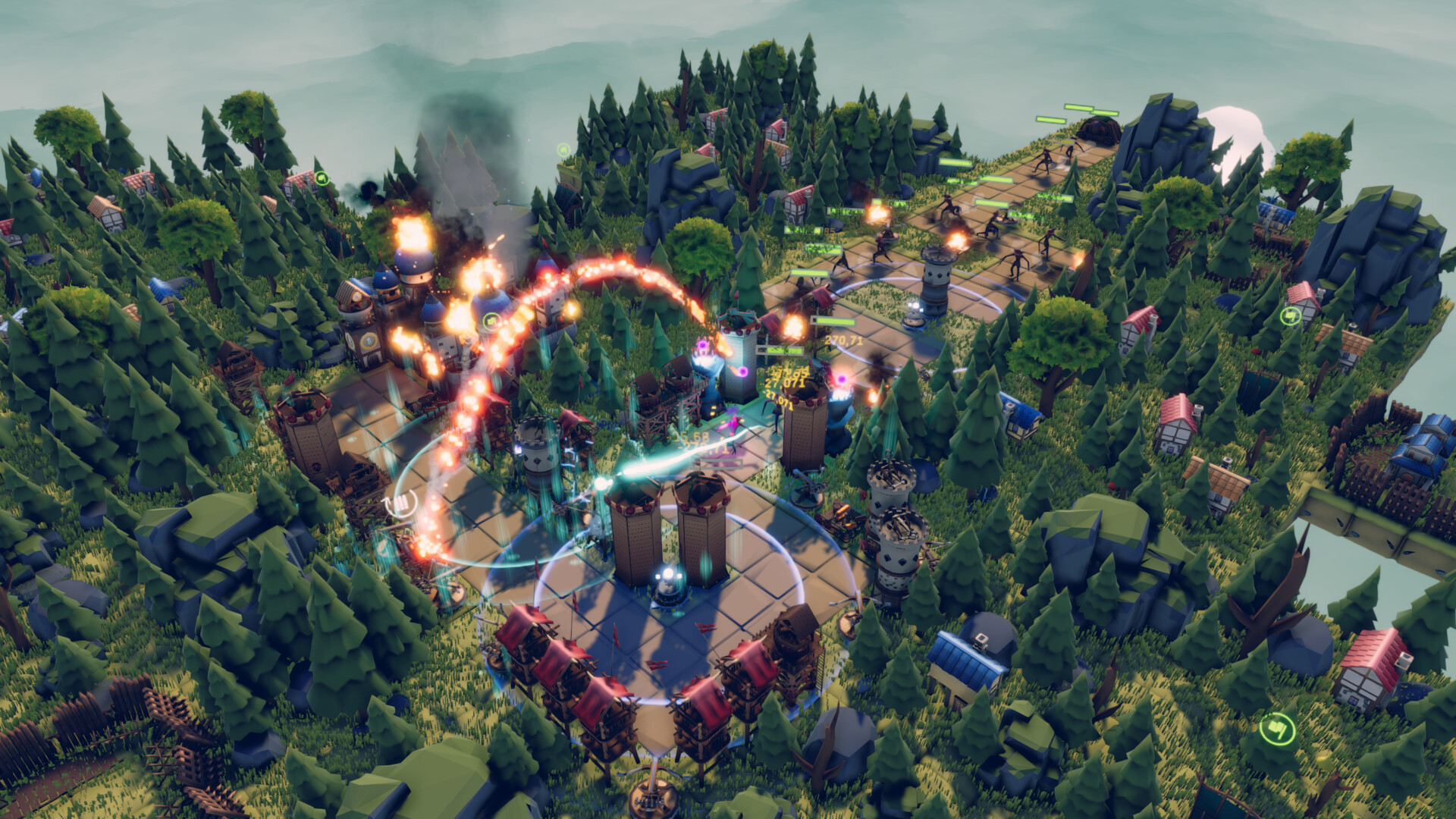Click the circular reload indicator left of the cannon towers

click(400, 503)
